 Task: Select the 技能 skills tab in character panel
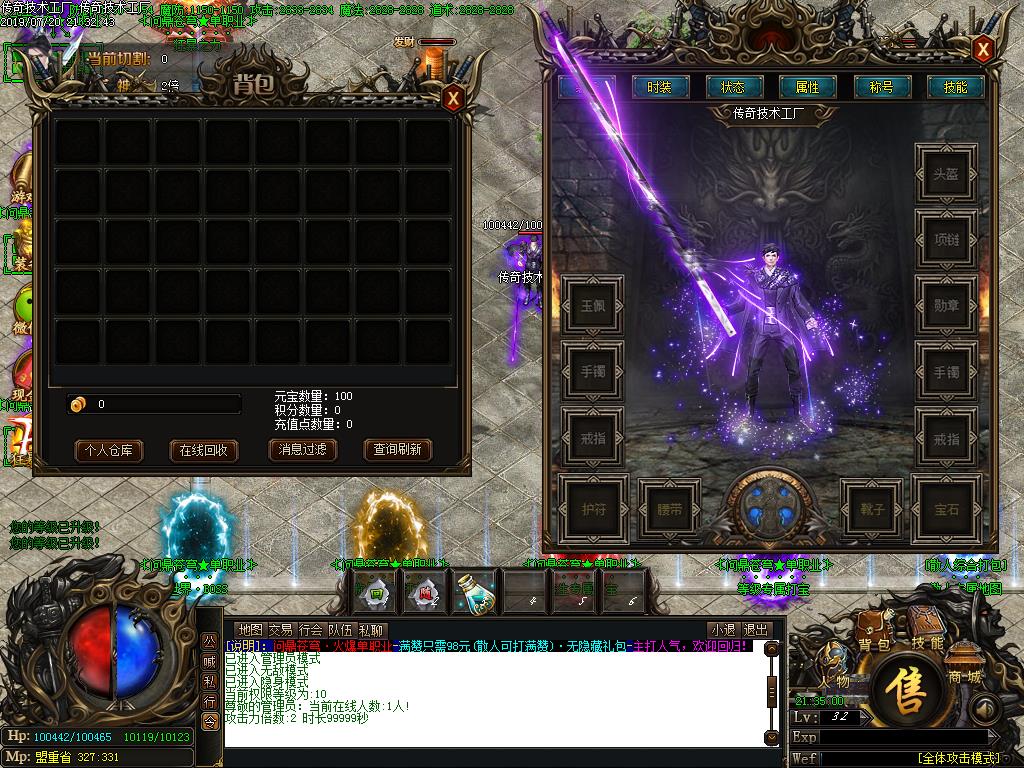(x=955, y=87)
